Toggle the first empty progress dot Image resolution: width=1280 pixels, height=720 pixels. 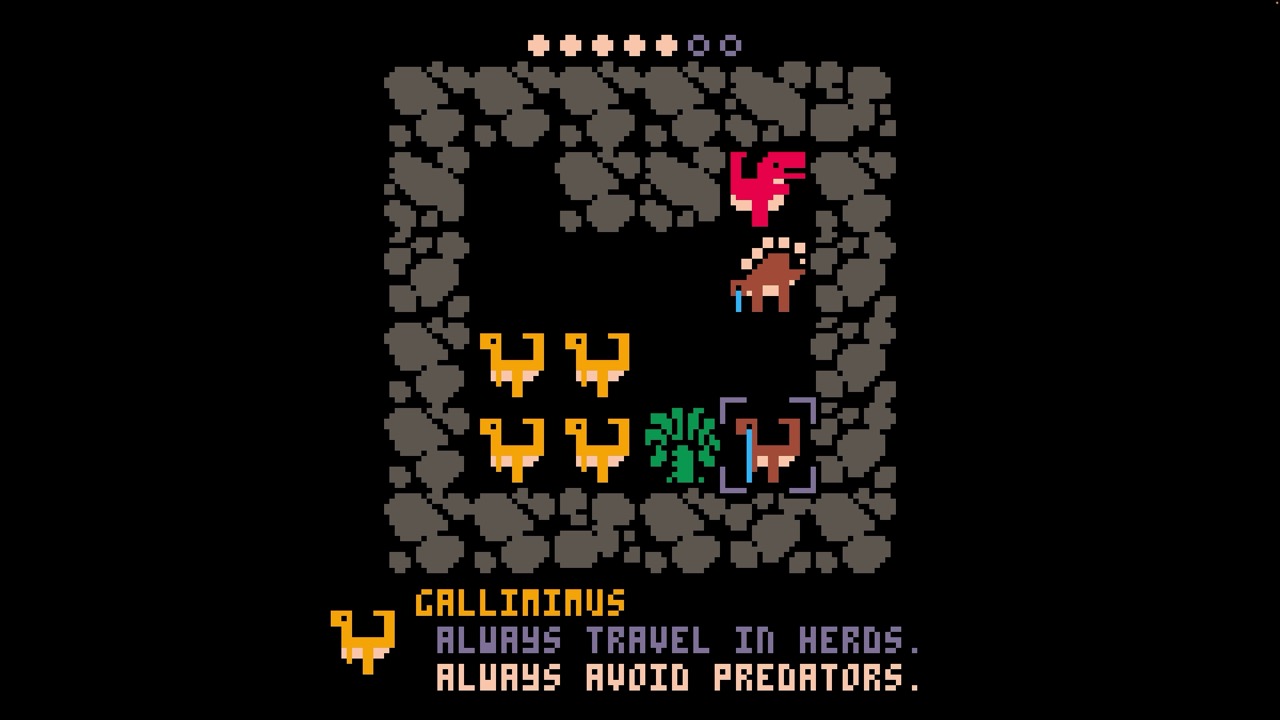coord(700,44)
